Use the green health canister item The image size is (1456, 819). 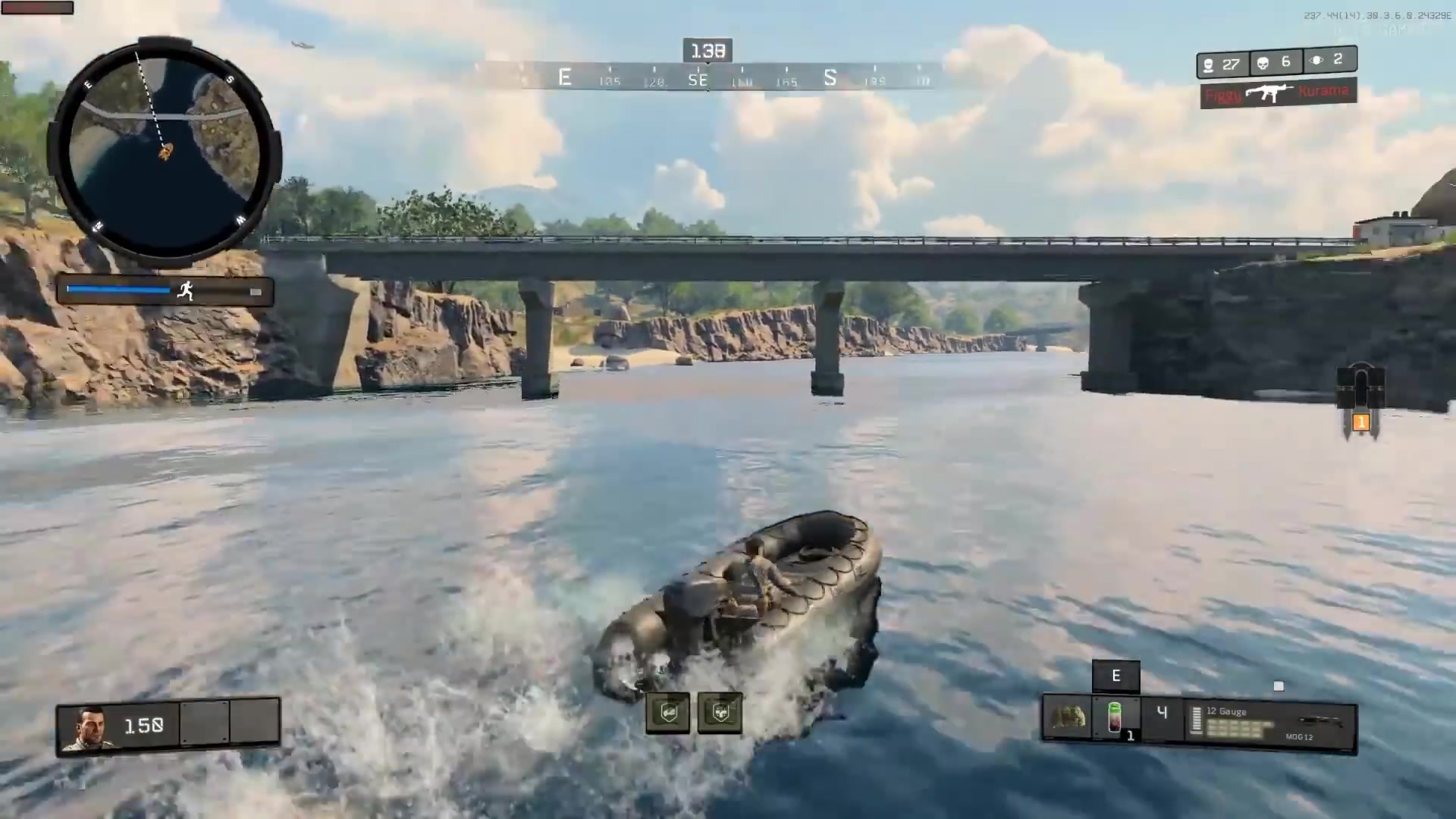[1115, 717]
